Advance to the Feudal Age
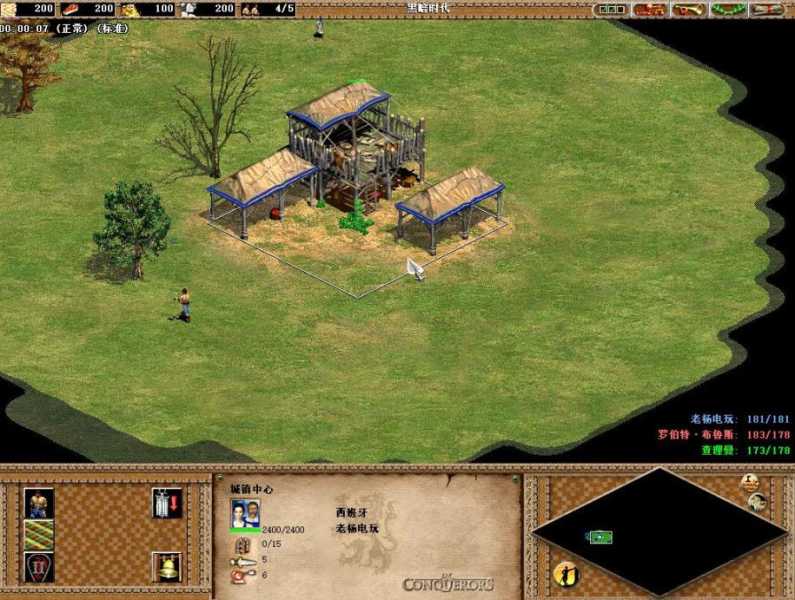The width and height of the screenshot is (795, 600). pos(39,567)
